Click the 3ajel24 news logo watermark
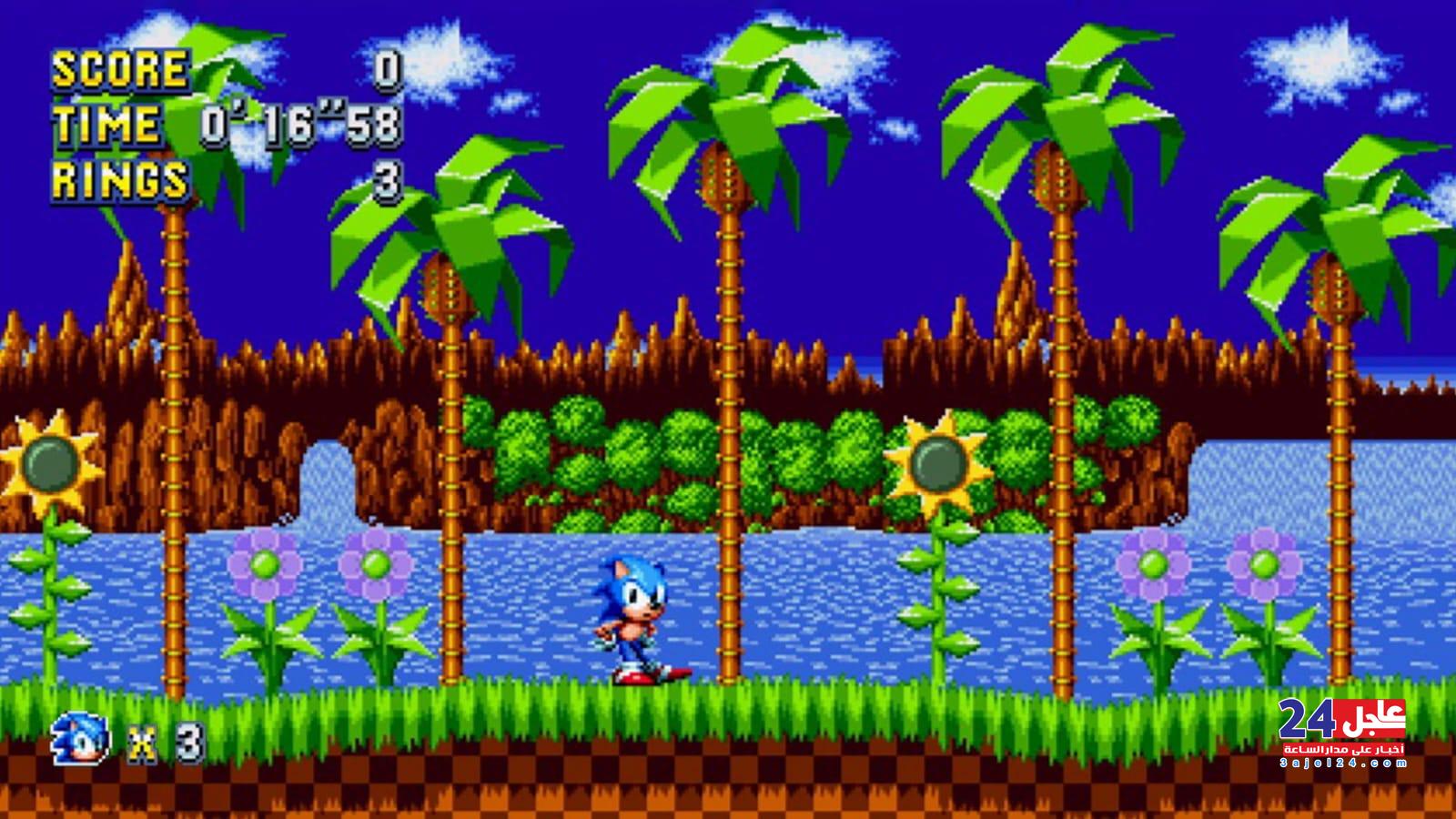The width and height of the screenshot is (1456, 819). [1342, 732]
